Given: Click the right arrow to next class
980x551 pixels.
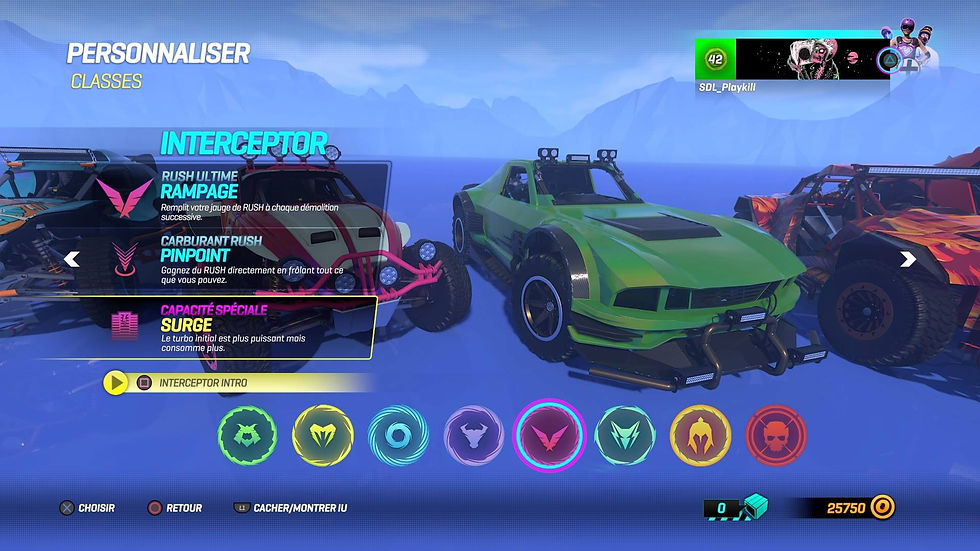Looking at the screenshot, I should click(x=908, y=260).
